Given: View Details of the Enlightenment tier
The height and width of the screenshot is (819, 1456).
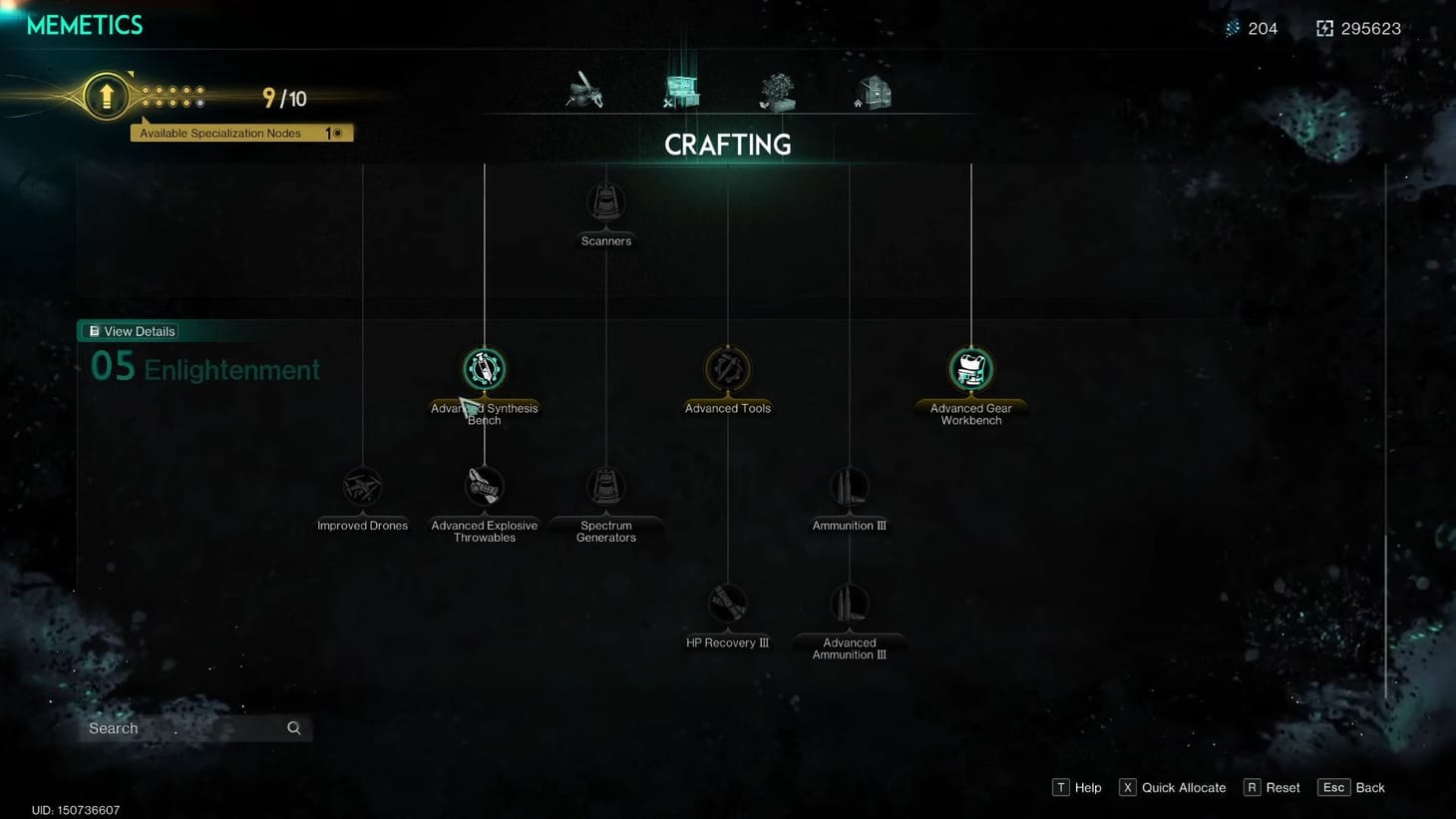Looking at the screenshot, I should click(130, 330).
